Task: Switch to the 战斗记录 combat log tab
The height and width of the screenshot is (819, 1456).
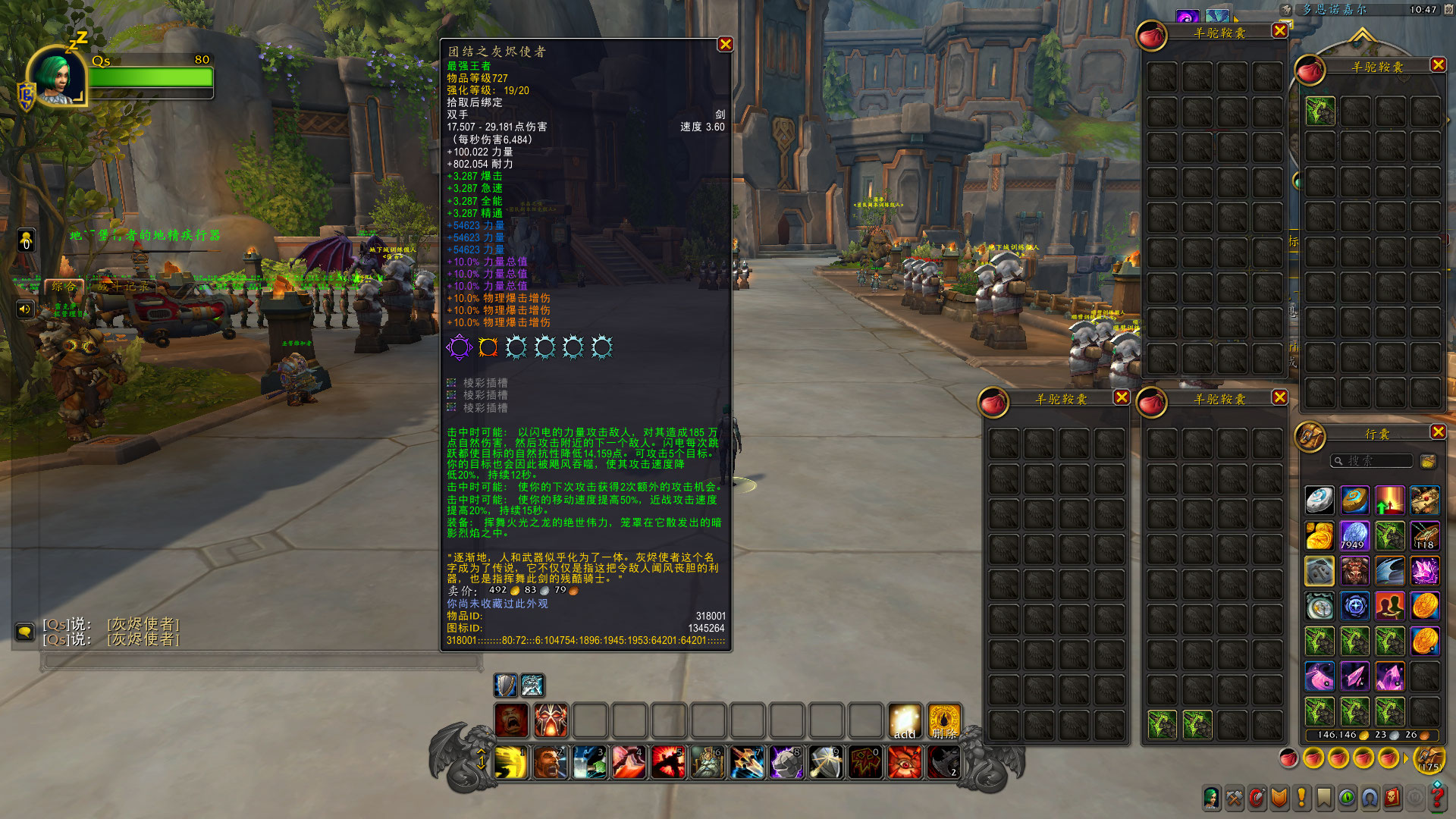Action: click(x=124, y=287)
